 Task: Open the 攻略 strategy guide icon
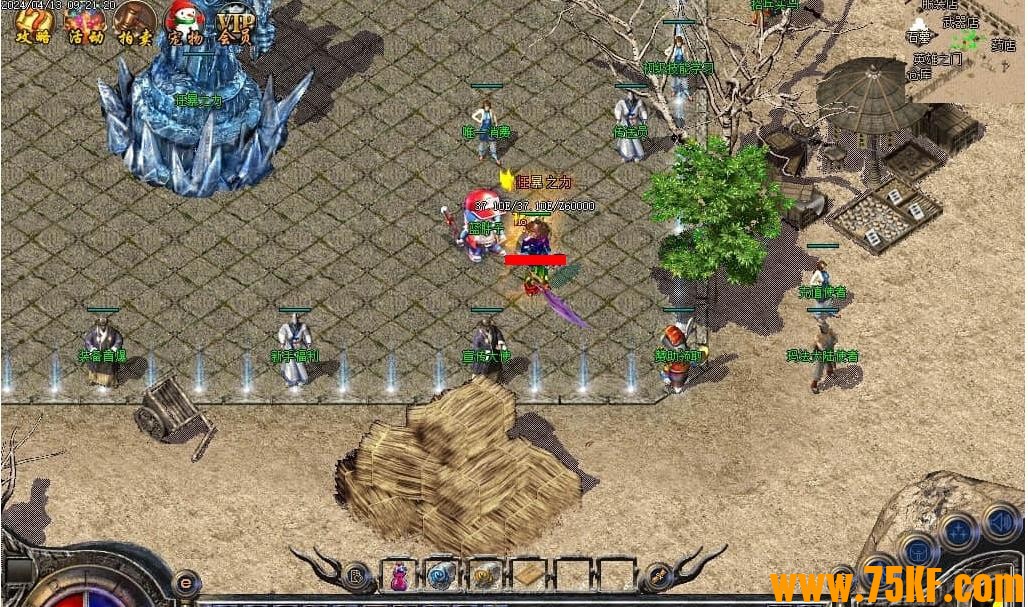coord(33,23)
